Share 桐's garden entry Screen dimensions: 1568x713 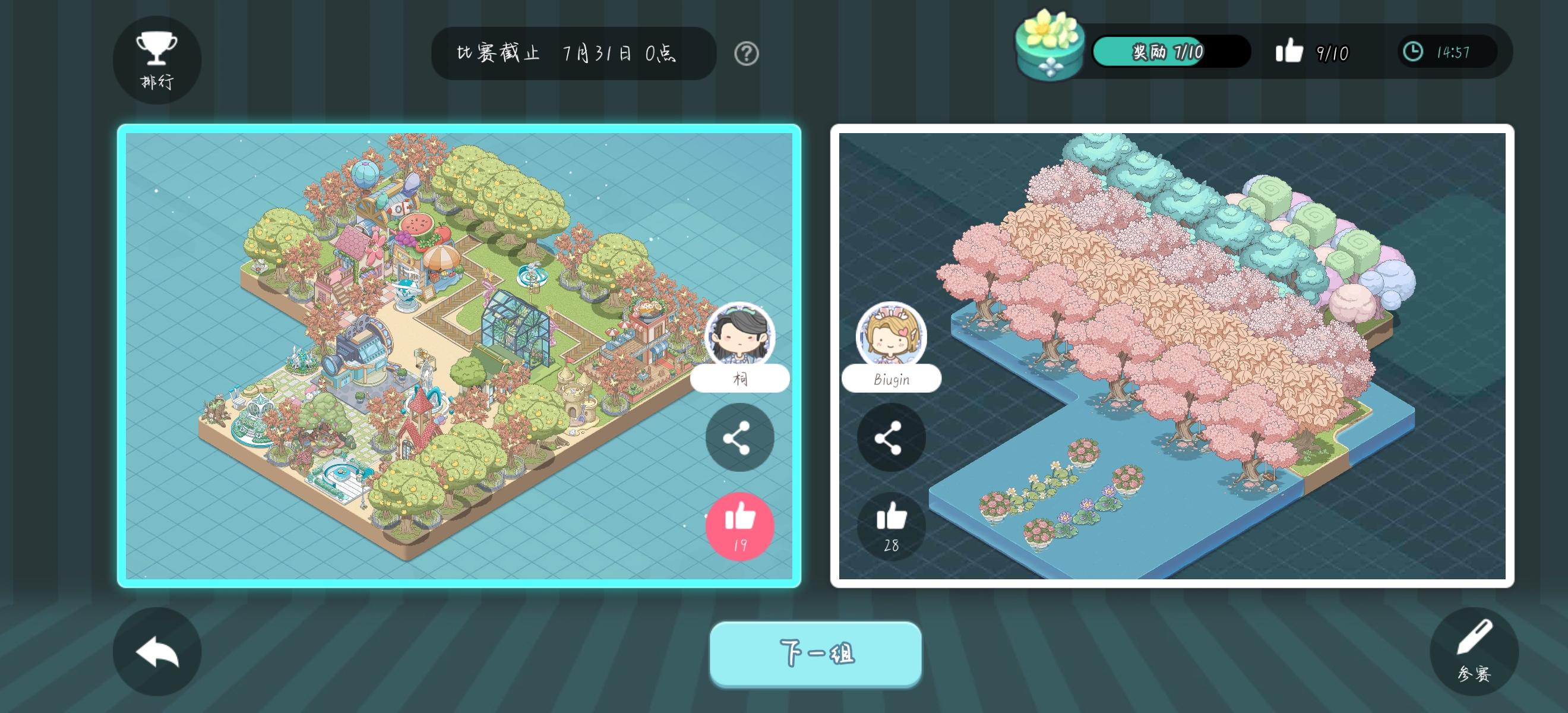click(x=739, y=437)
